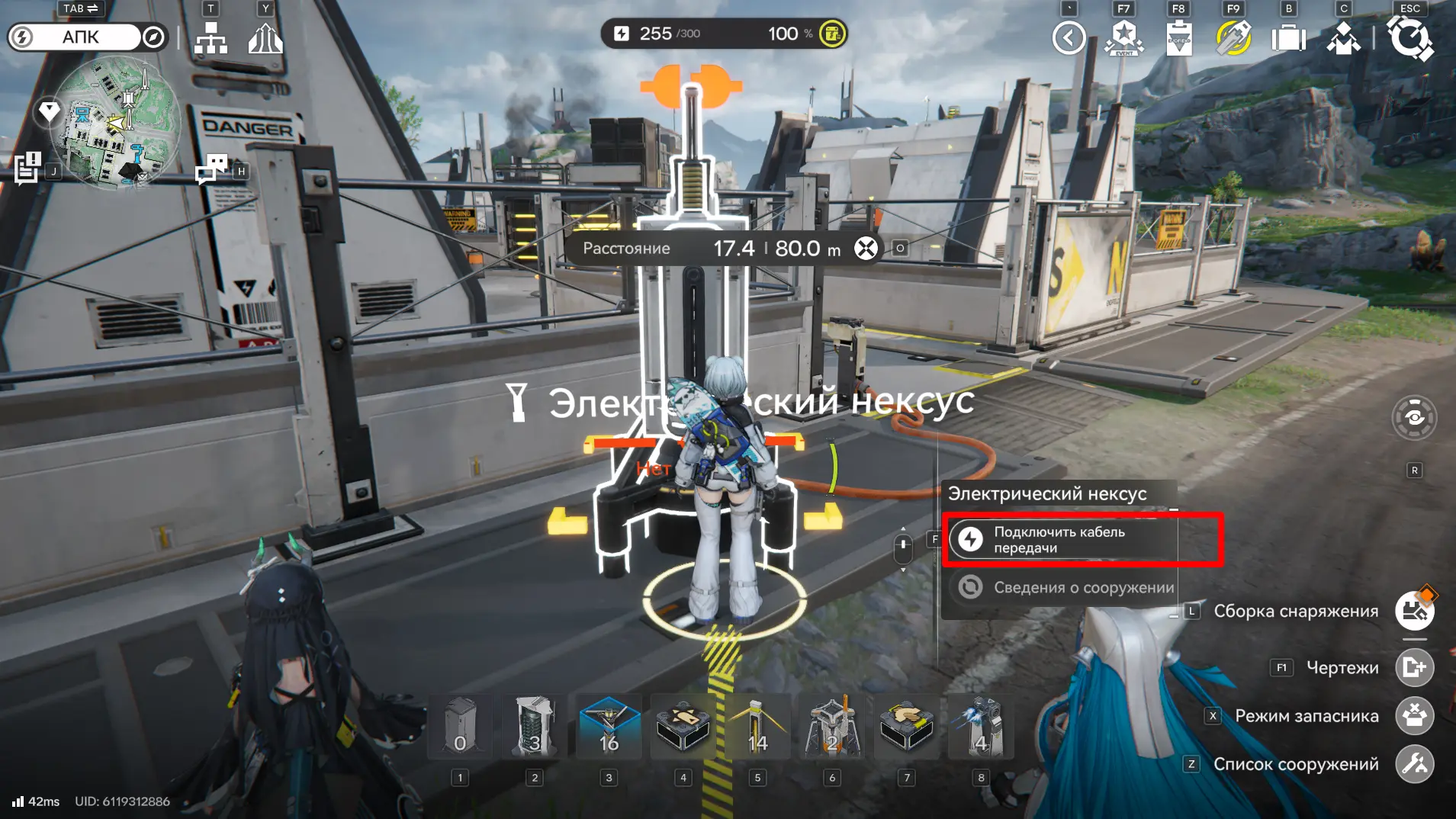Open the event star icon

tap(1124, 37)
